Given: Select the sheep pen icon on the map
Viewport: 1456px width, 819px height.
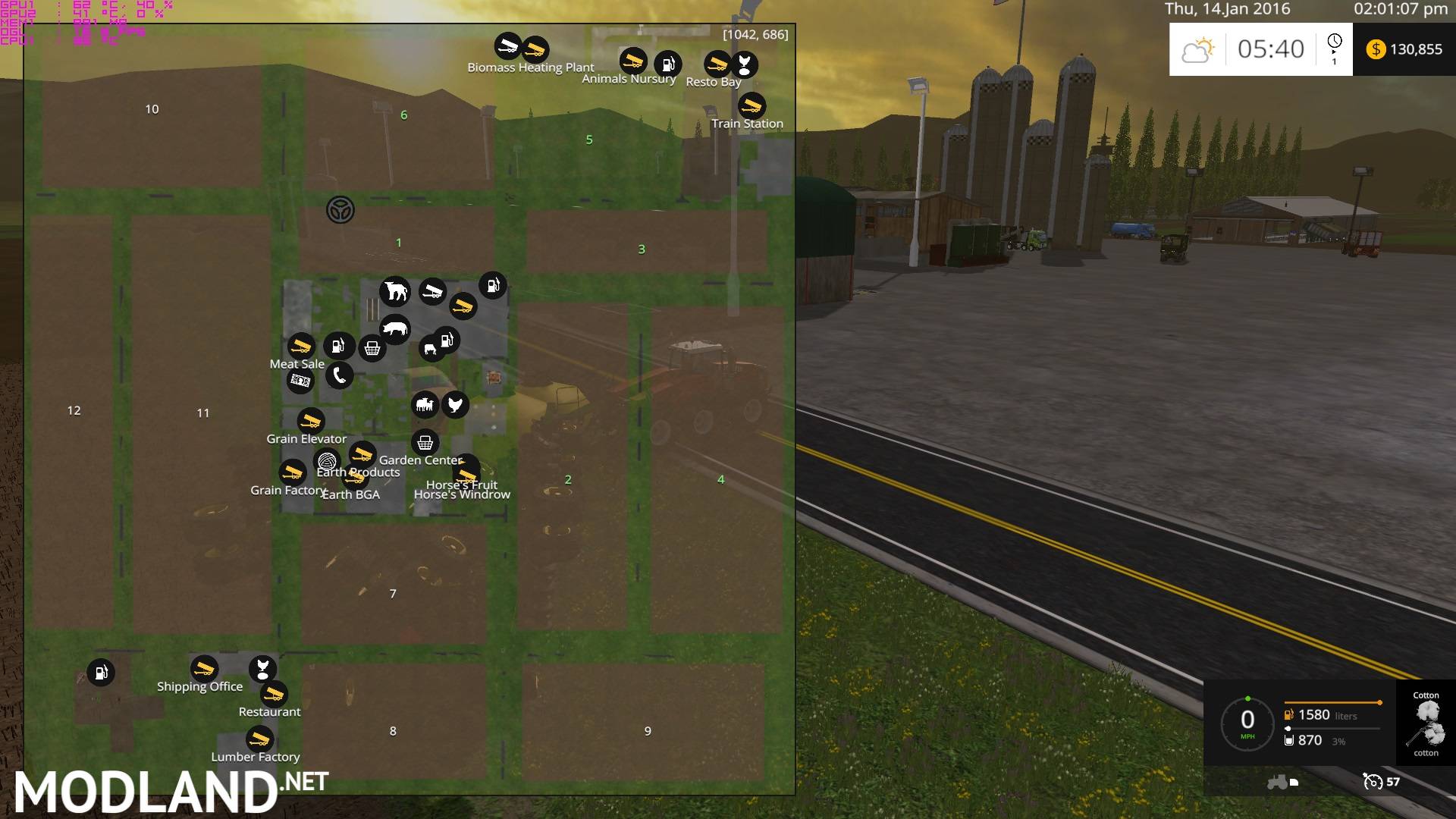Looking at the screenshot, I should pyautogui.click(x=425, y=404).
